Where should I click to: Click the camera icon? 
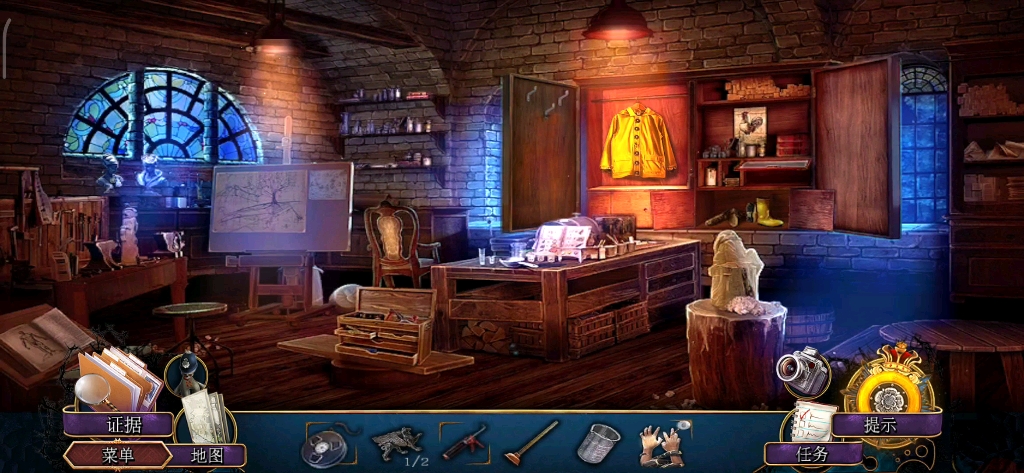click(803, 372)
